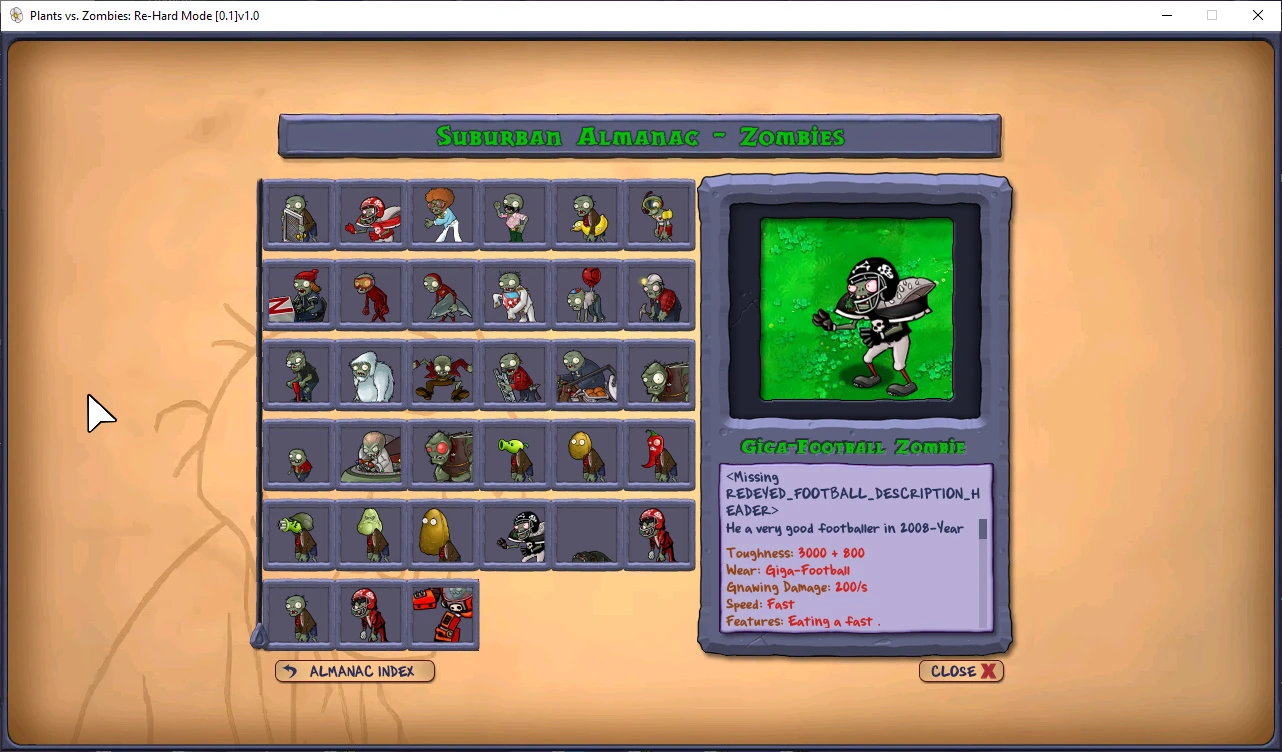Select the Digger Zombie entry
1282x752 pixels.
tap(658, 293)
